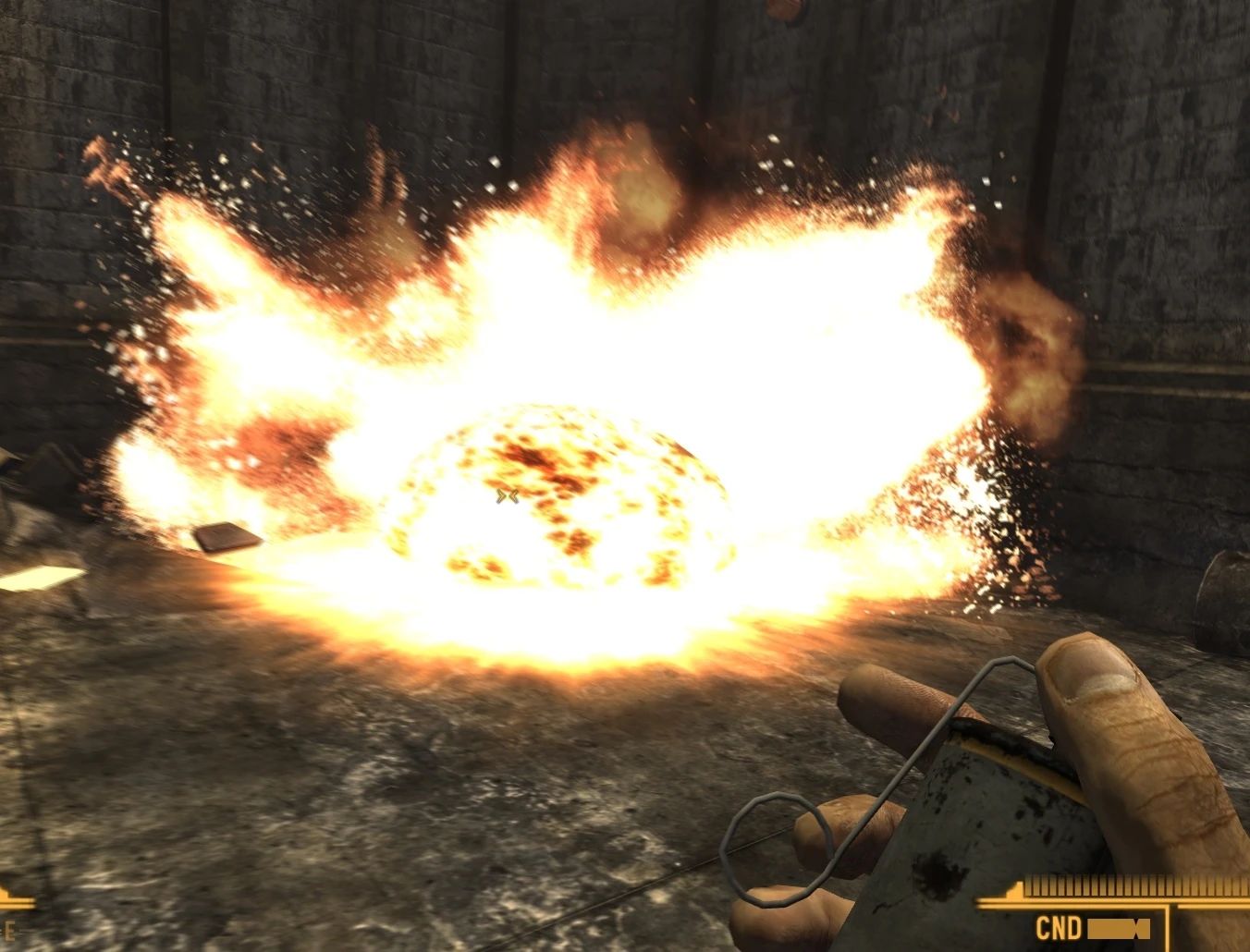
Task: Click the E interaction prompt bottom-left
Action: 9,931
